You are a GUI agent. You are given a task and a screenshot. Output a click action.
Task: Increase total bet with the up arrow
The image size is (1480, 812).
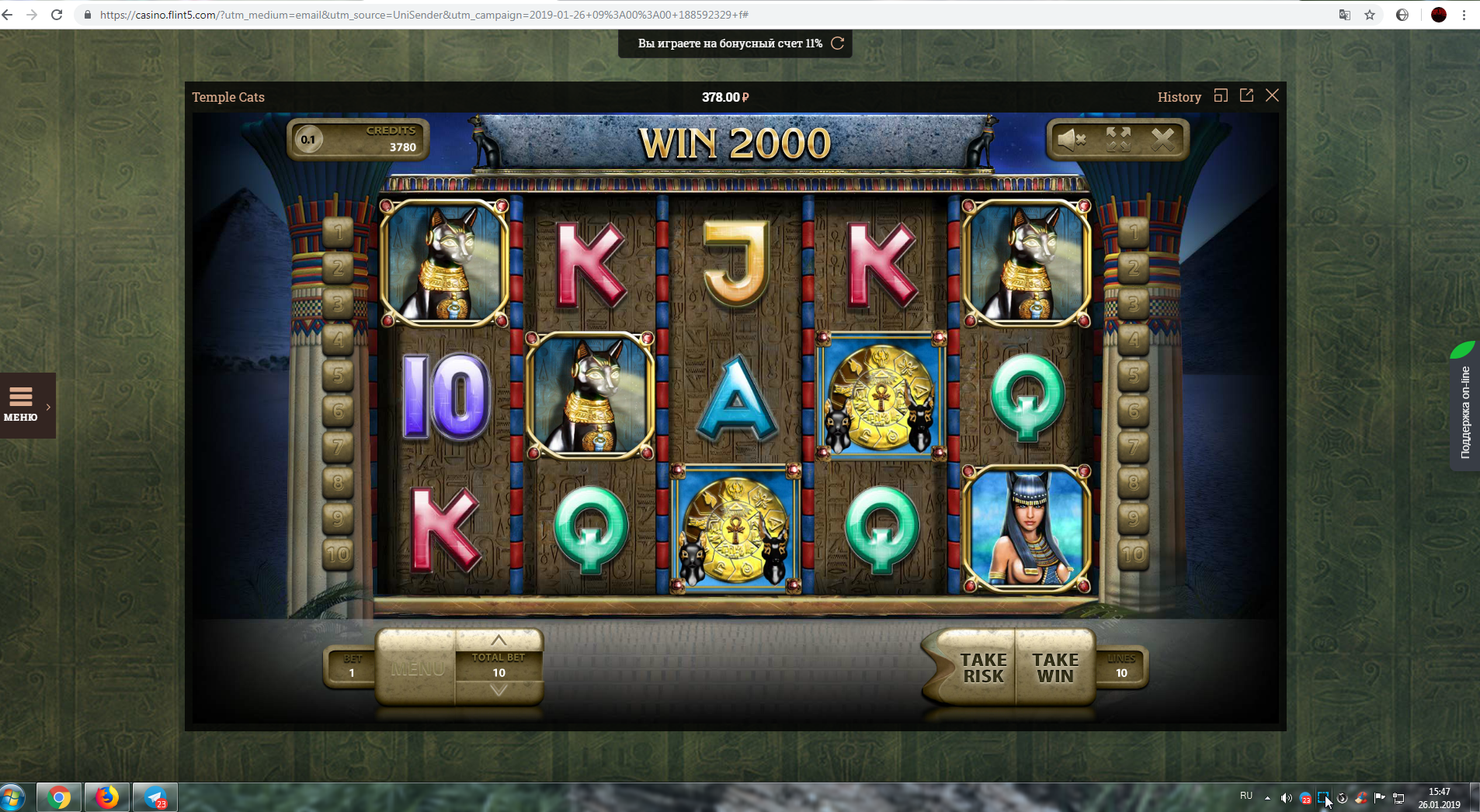tap(499, 640)
